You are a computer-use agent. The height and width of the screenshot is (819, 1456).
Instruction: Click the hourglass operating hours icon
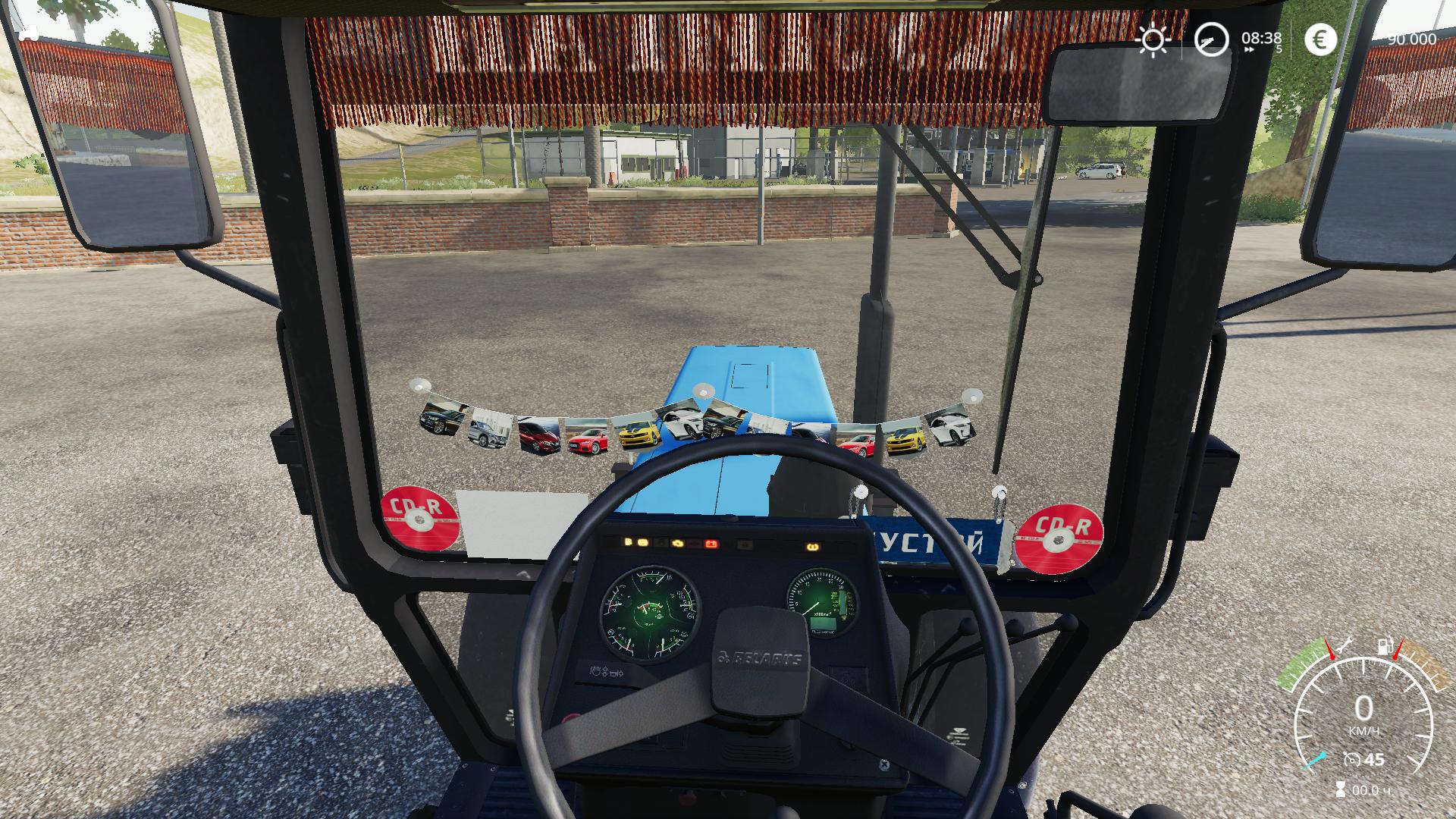coord(1339,789)
